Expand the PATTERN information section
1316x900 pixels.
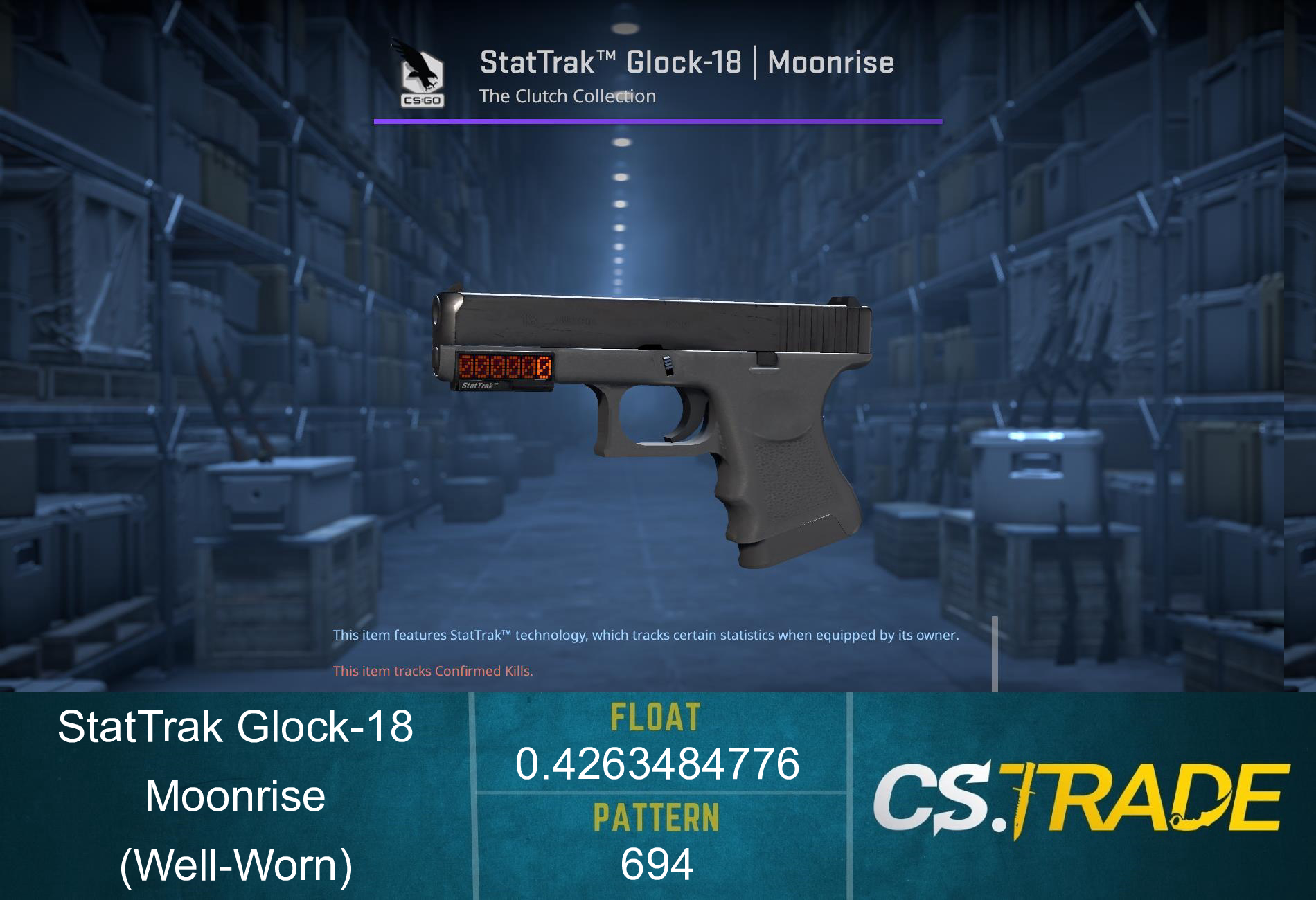click(x=657, y=818)
